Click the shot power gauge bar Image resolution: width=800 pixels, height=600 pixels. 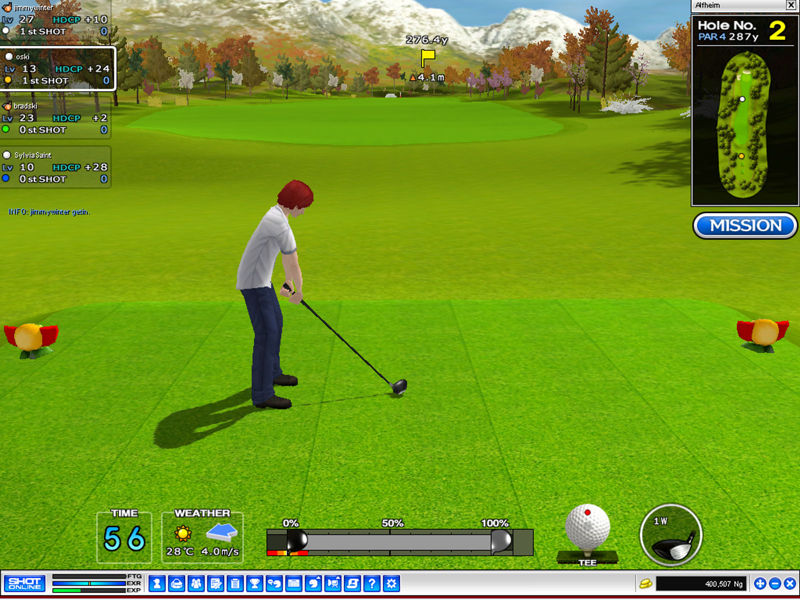tap(399, 542)
